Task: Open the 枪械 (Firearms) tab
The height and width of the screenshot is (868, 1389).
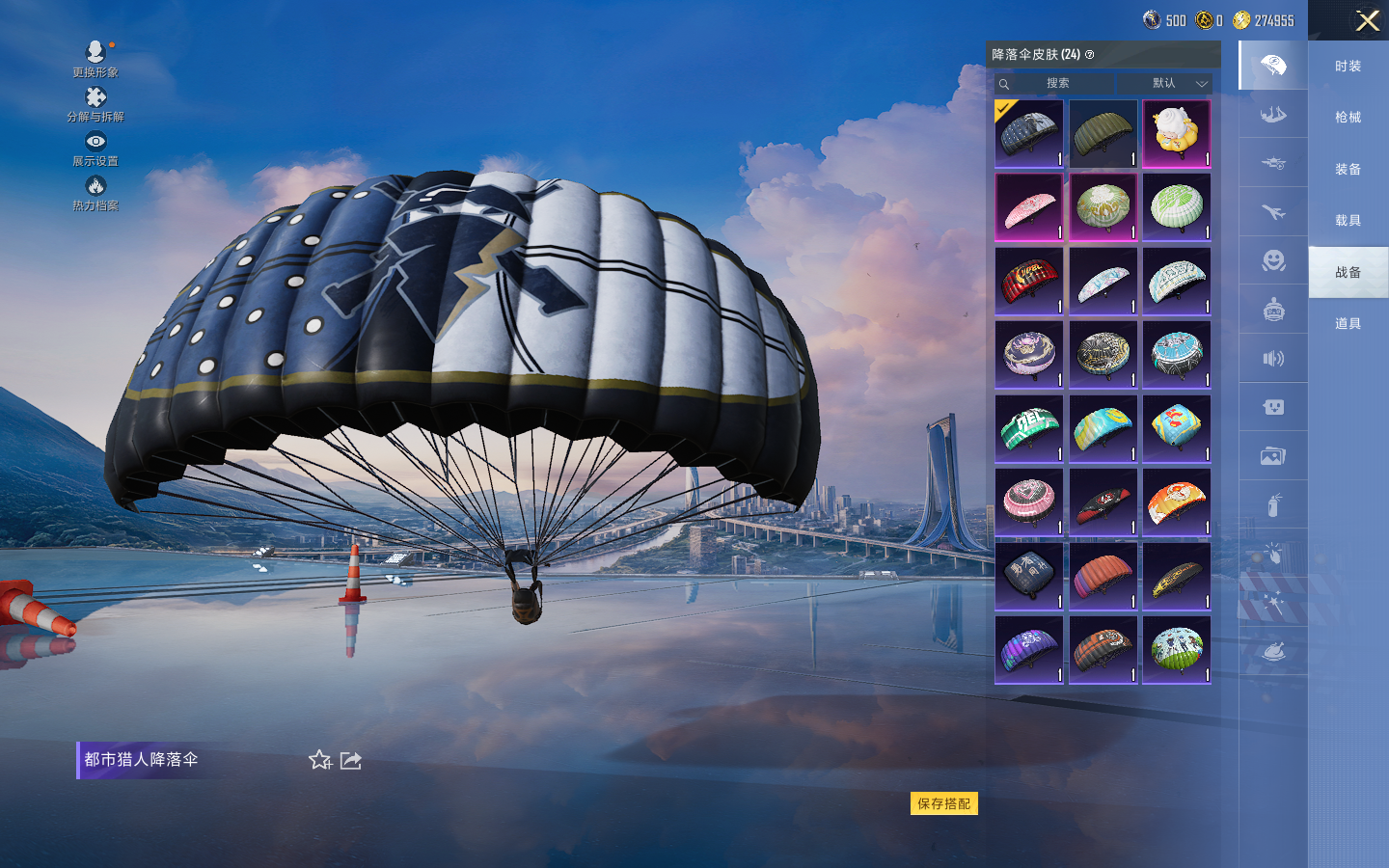Action: (x=1348, y=118)
